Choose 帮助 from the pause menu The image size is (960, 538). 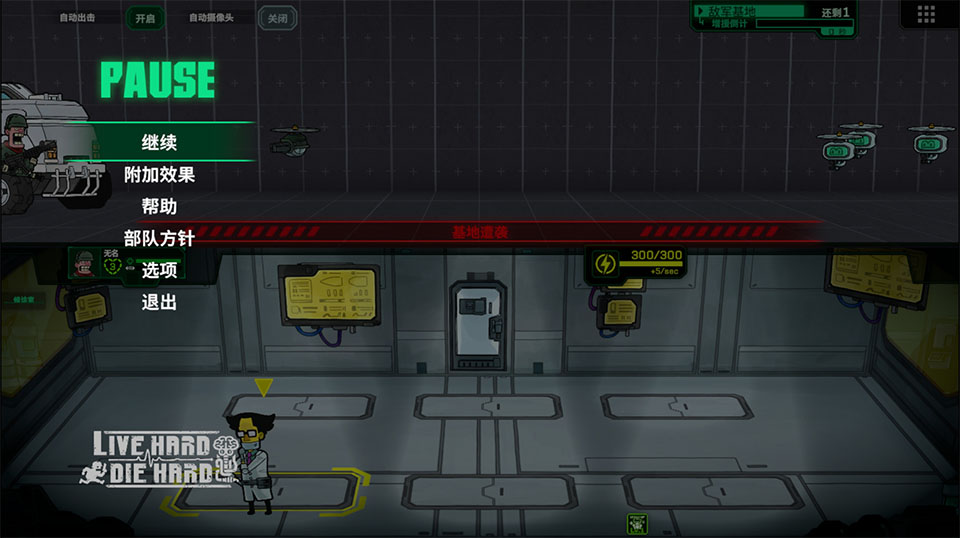click(159, 206)
